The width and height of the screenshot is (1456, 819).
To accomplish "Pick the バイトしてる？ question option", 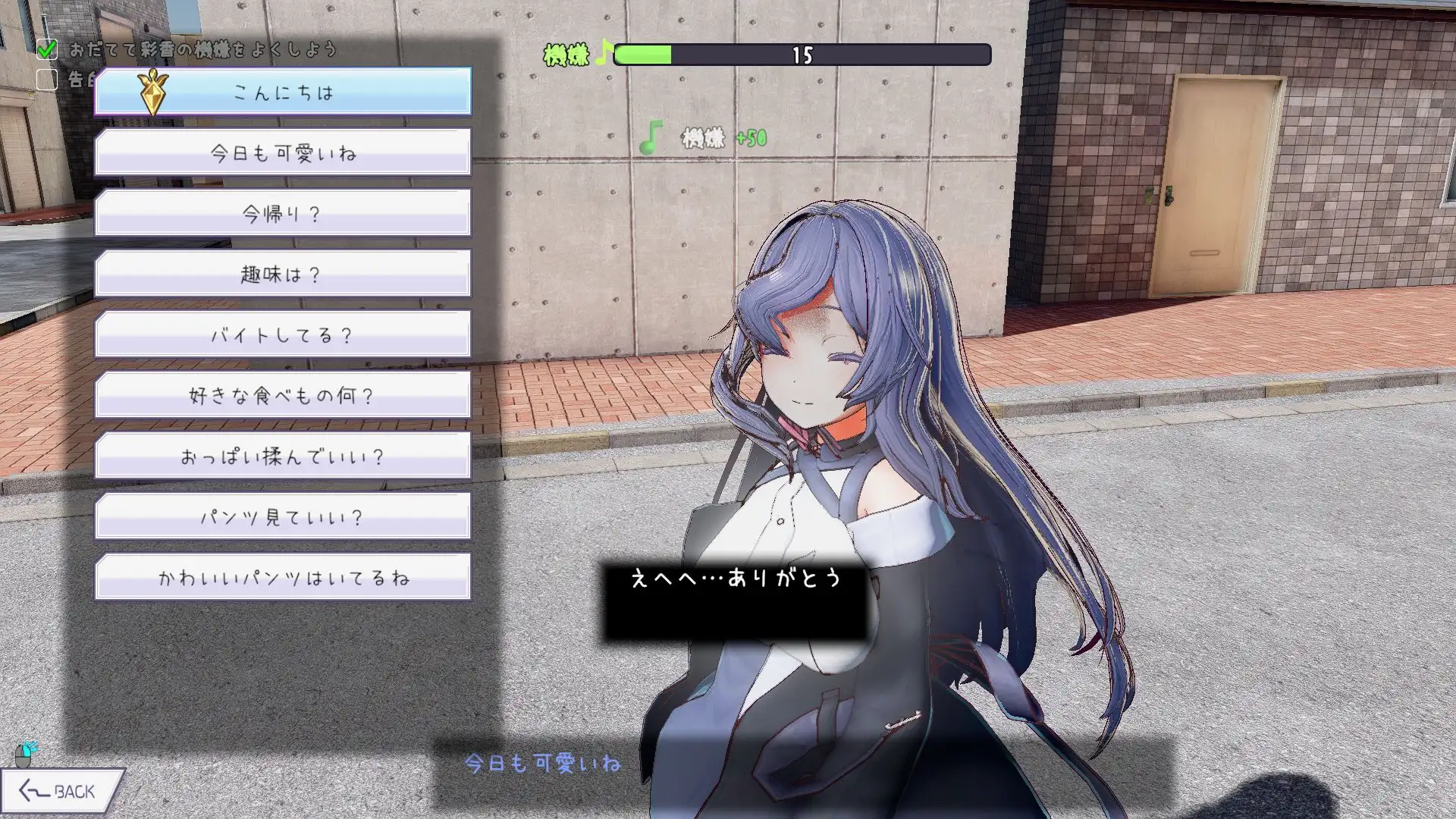I will click(x=283, y=334).
